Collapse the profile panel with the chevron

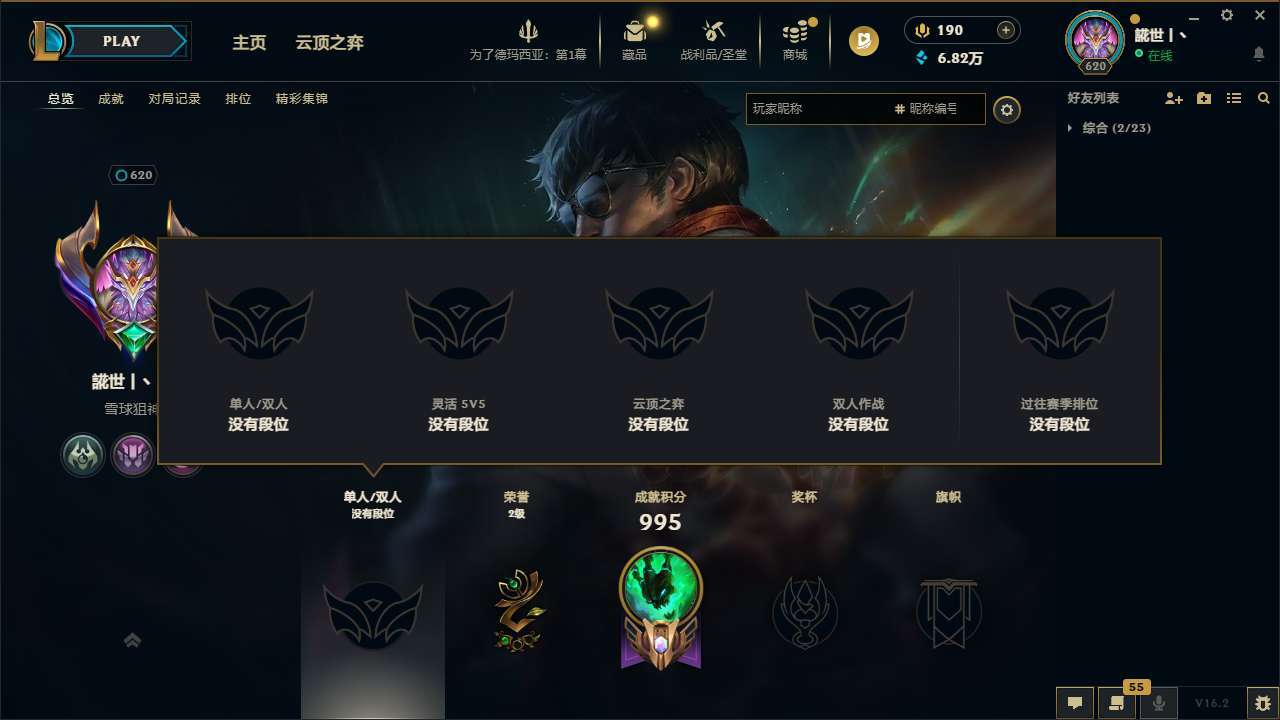coord(133,639)
